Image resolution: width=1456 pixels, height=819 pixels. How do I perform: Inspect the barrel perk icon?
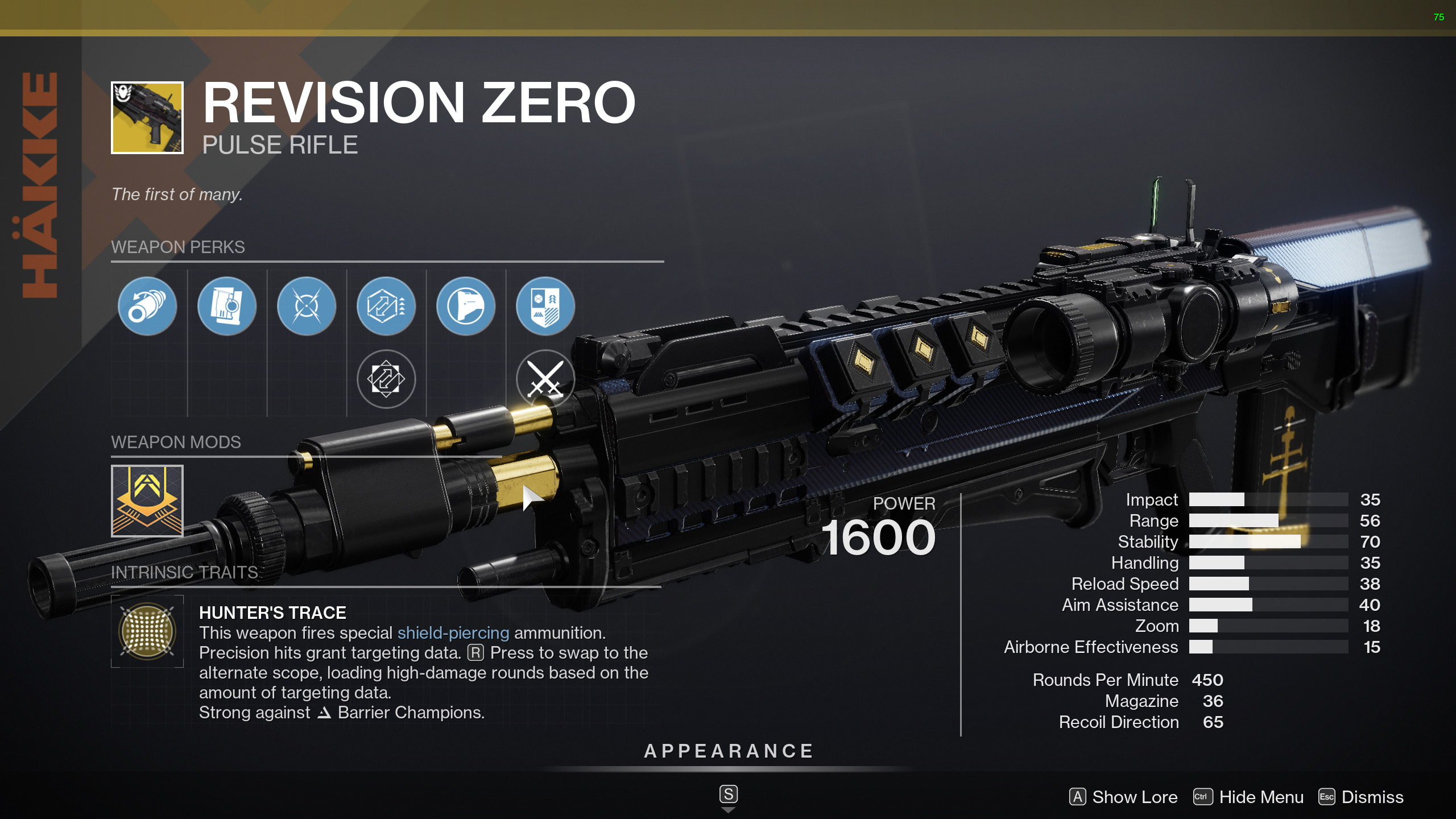point(147,307)
